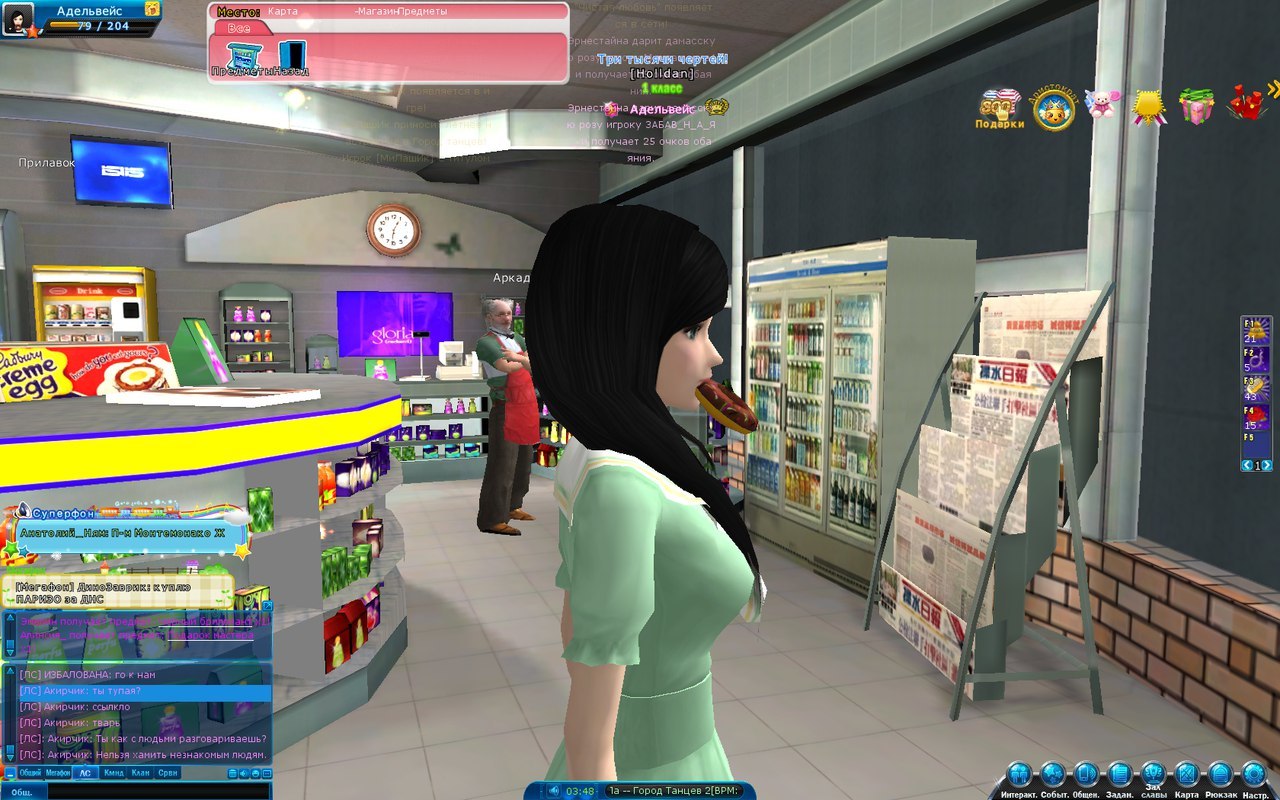Use the F1 quick slot item
Screen dimensions: 1280x800
pyautogui.click(x=1256, y=328)
